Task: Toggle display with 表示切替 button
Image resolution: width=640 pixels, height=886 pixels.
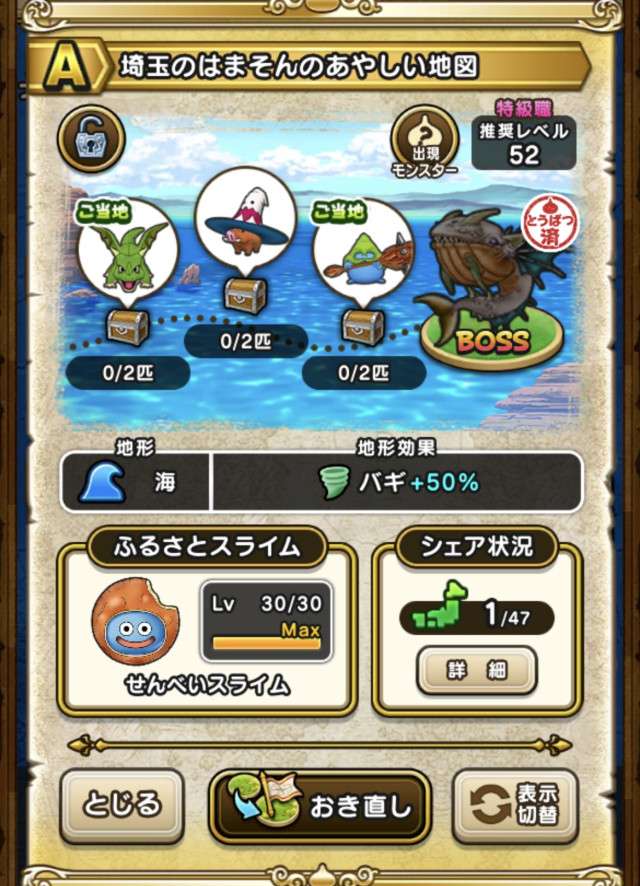Action: click(515, 806)
